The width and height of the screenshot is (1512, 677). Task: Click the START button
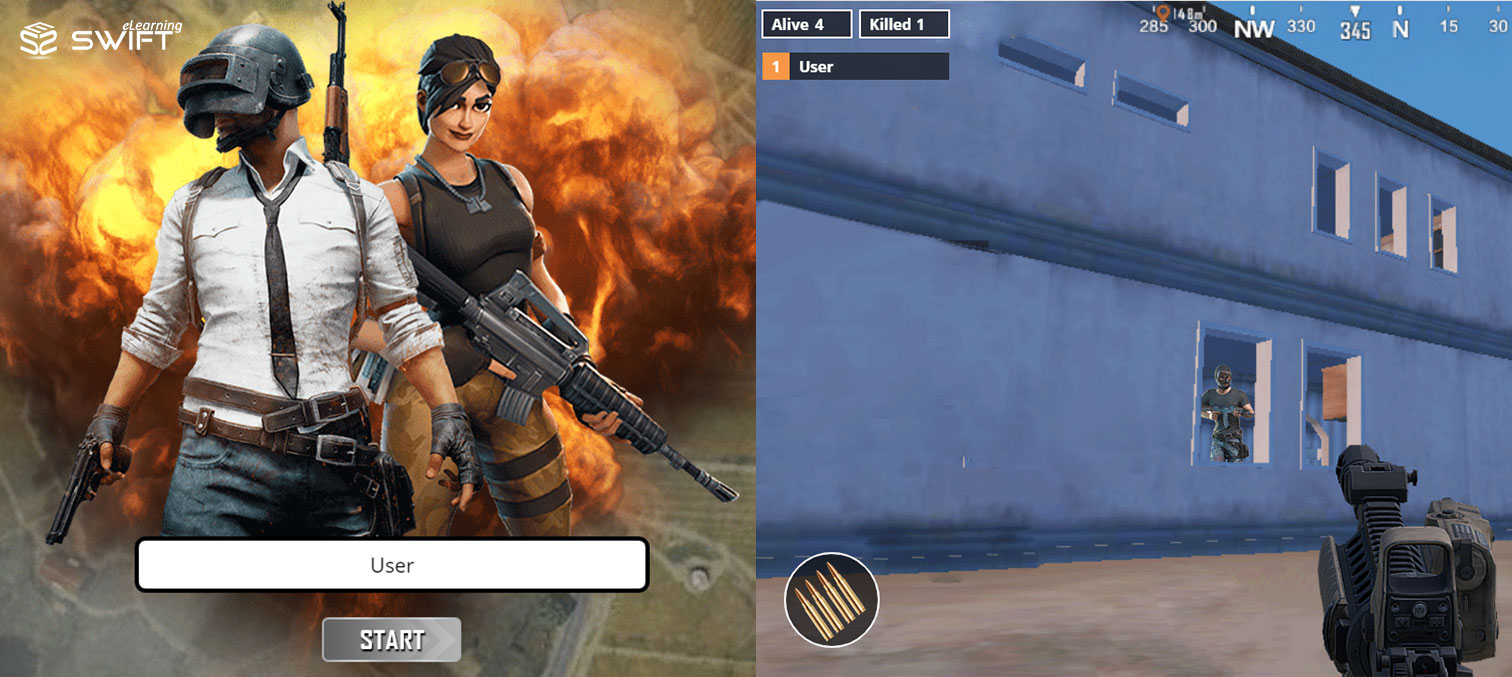click(391, 640)
